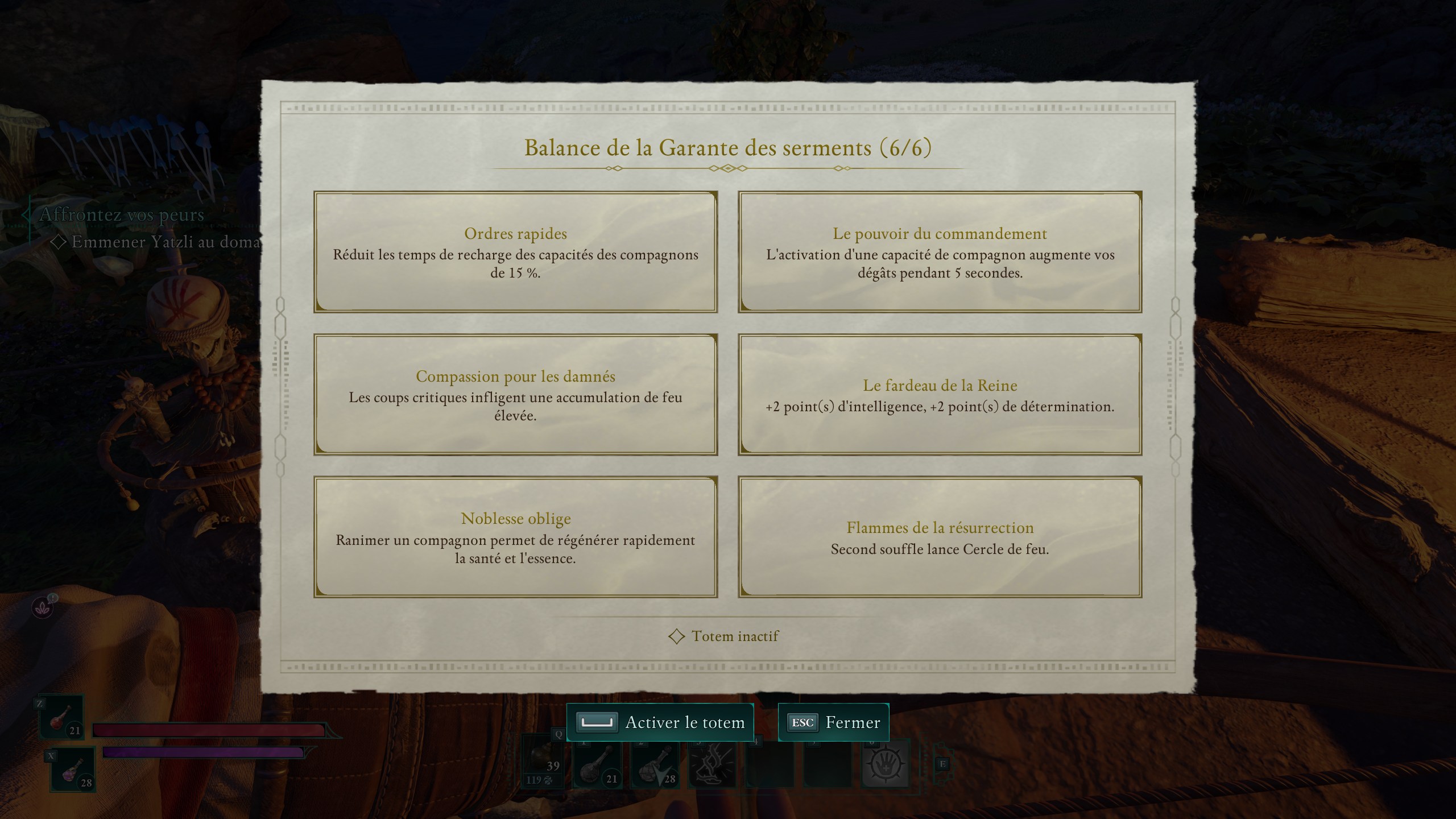Select the red health potion in slot Z
Image resolution: width=1456 pixels, height=819 pixels.
tap(61, 717)
